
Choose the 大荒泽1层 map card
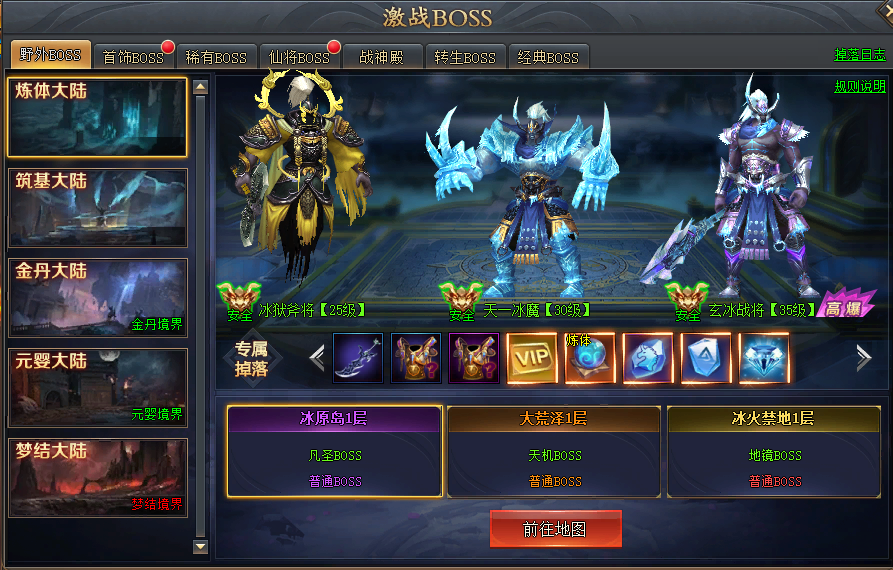click(x=554, y=451)
